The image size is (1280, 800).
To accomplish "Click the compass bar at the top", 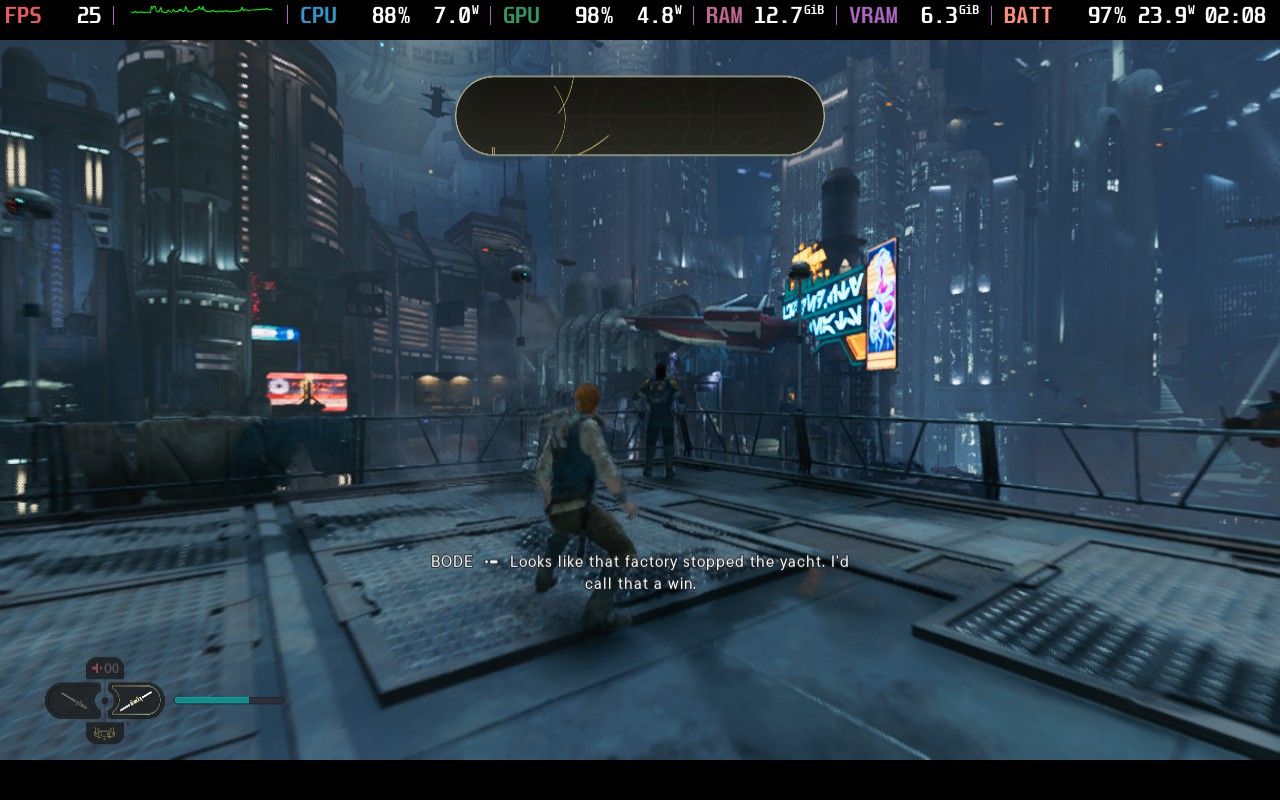I will point(639,116).
